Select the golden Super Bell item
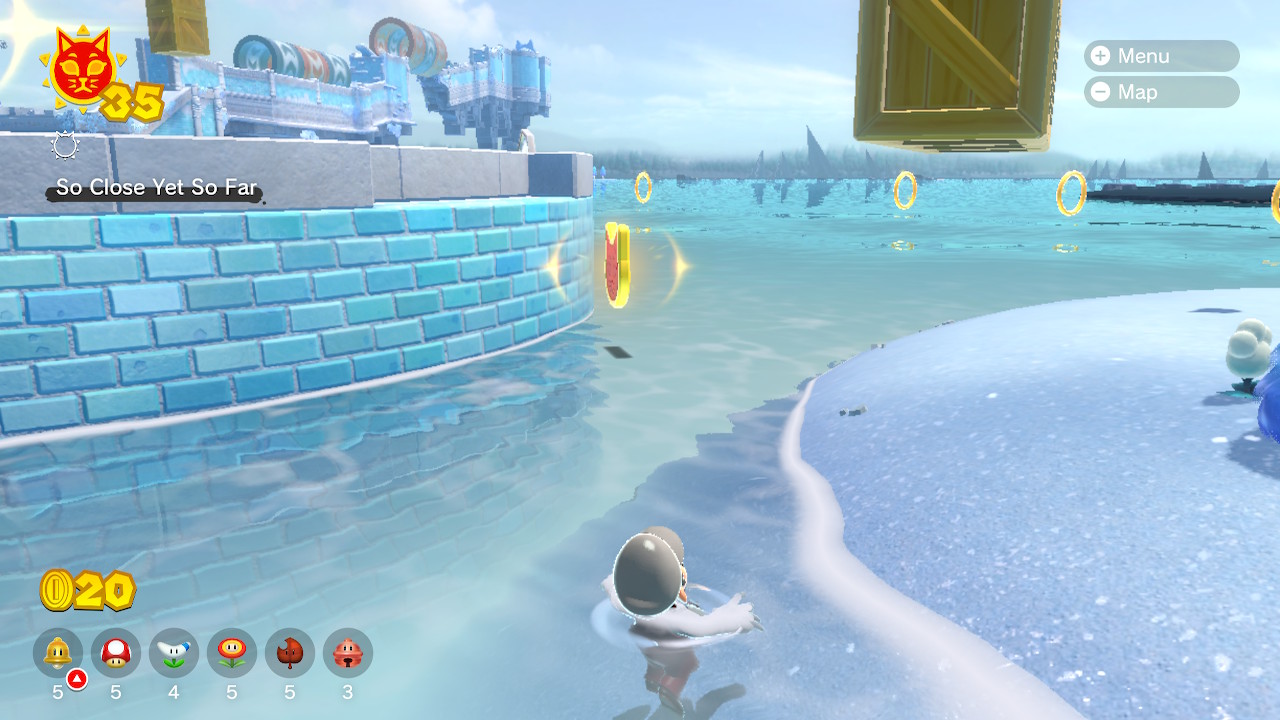This screenshot has height=720, width=1280. tap(58, 653)
